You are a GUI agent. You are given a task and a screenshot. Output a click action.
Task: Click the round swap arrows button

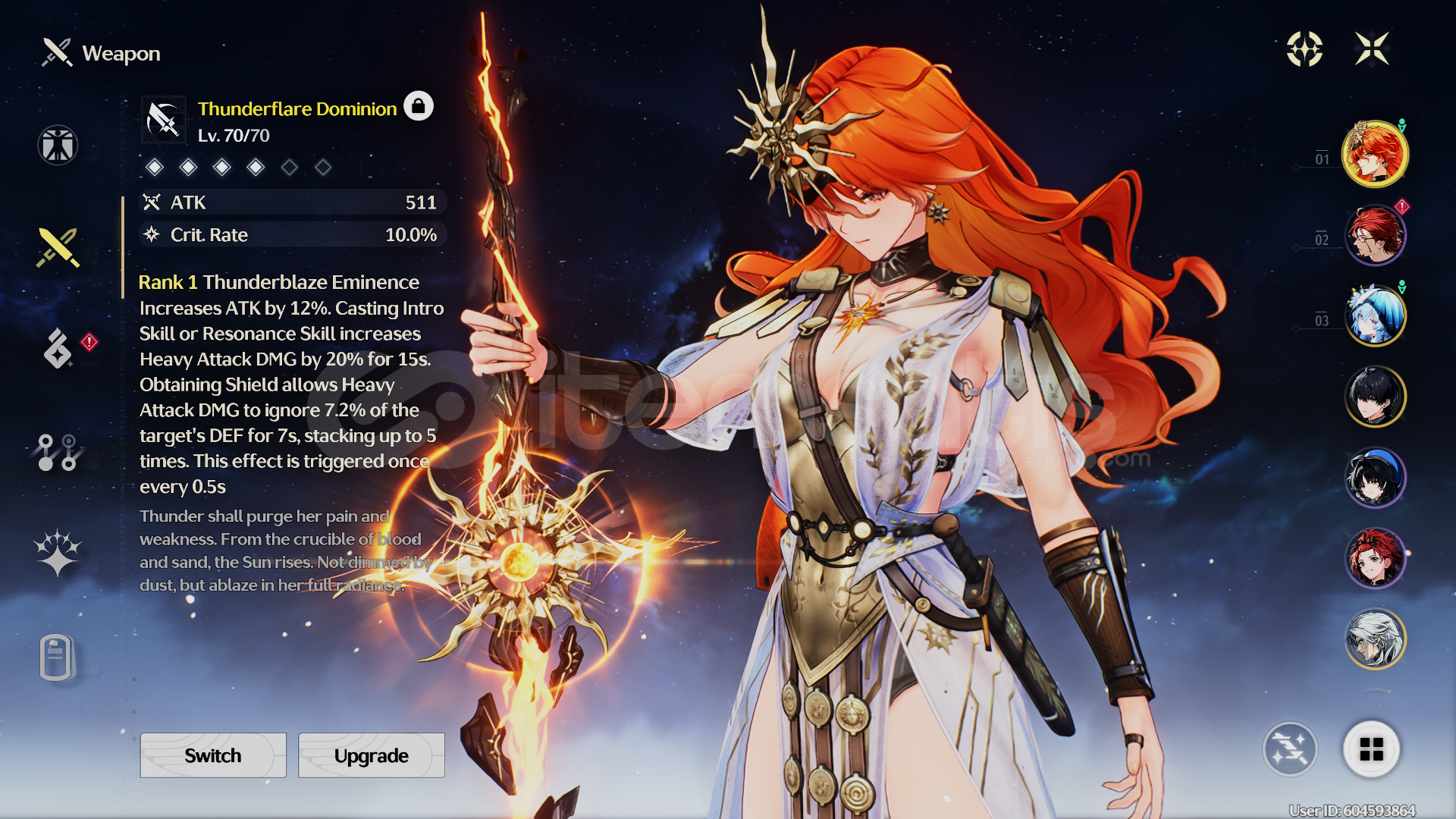[1290, 749]
